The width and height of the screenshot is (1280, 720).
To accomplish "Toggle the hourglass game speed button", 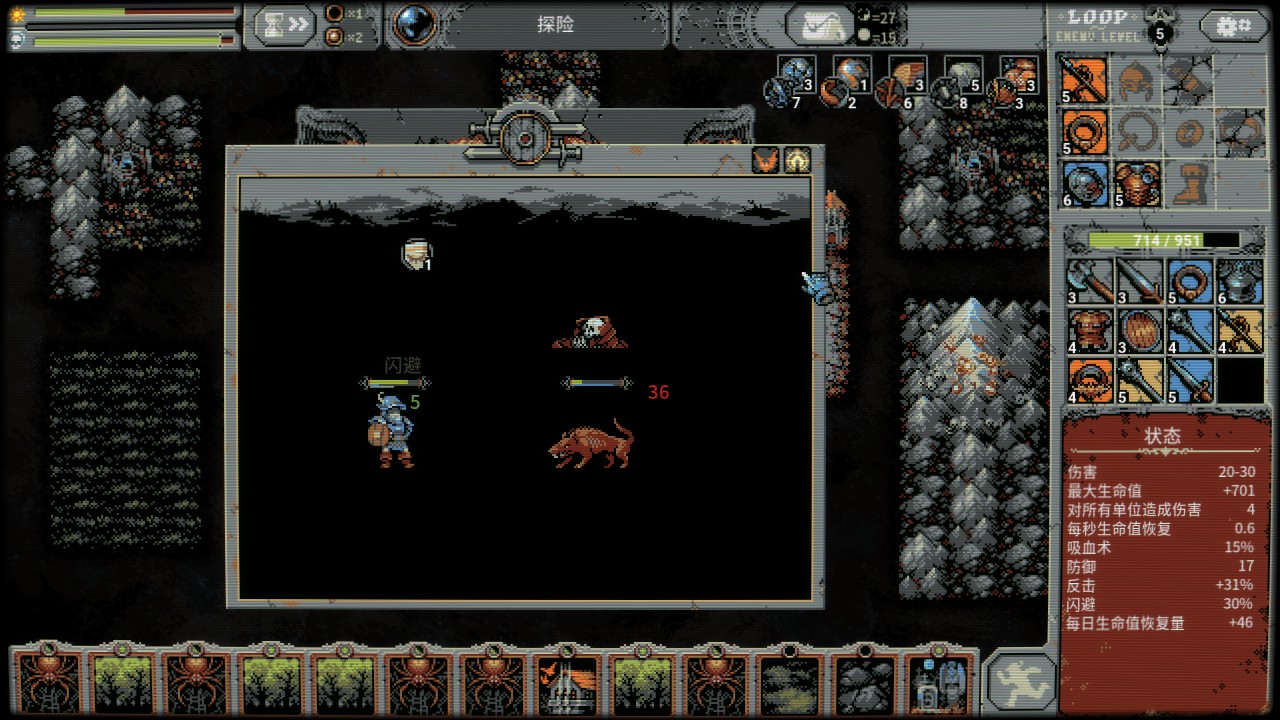I will coord(286,25).
